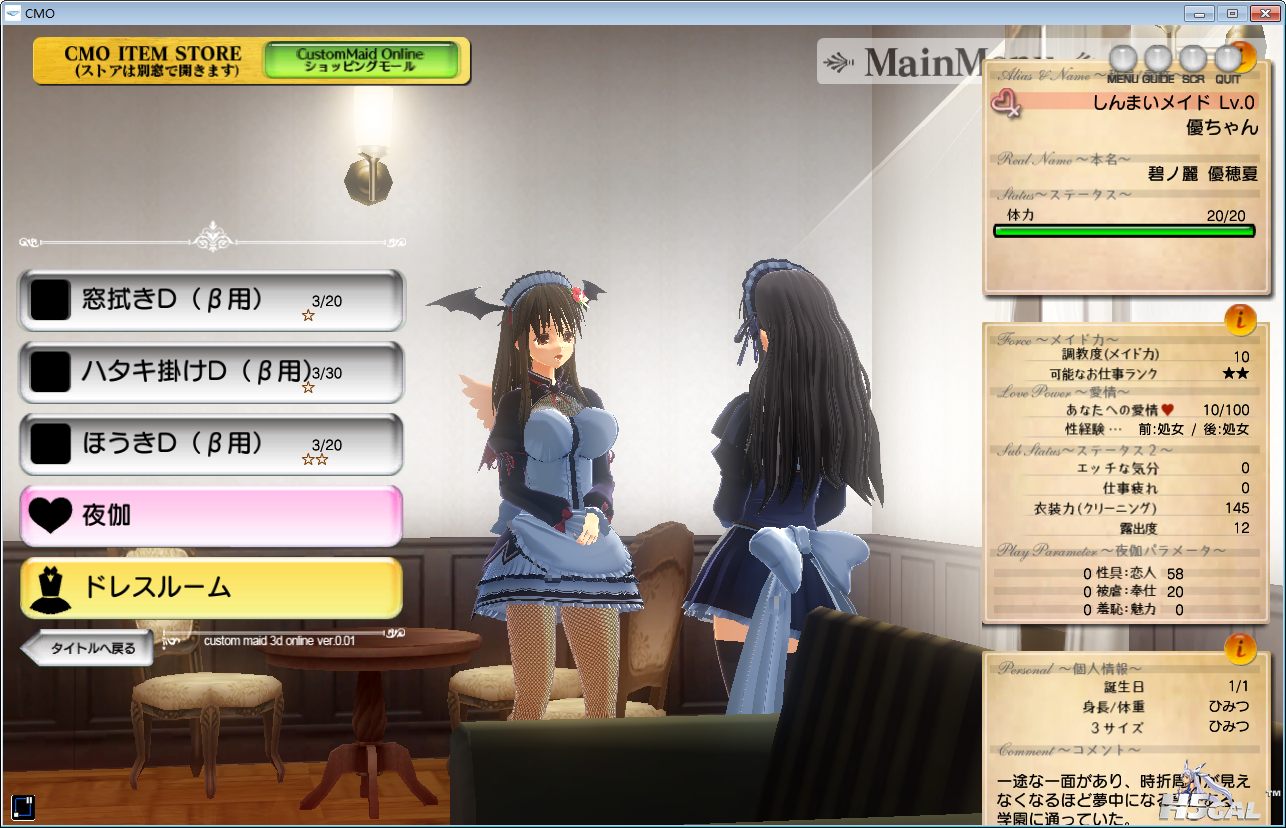Click the round QUIT button

tap(1228, 60)
